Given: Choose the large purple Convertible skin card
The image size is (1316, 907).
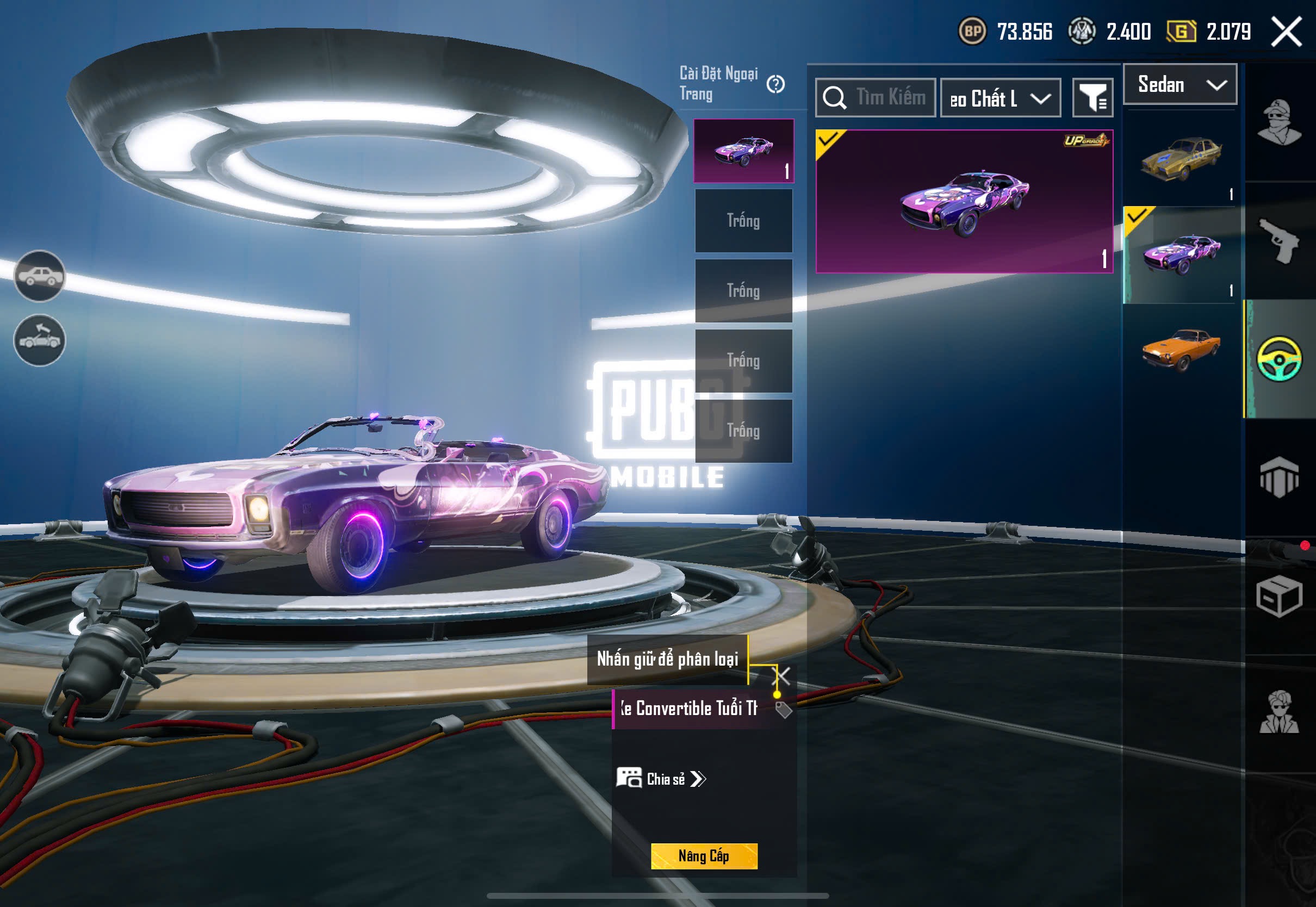Looking at the screenshot, I should (964, 202).
